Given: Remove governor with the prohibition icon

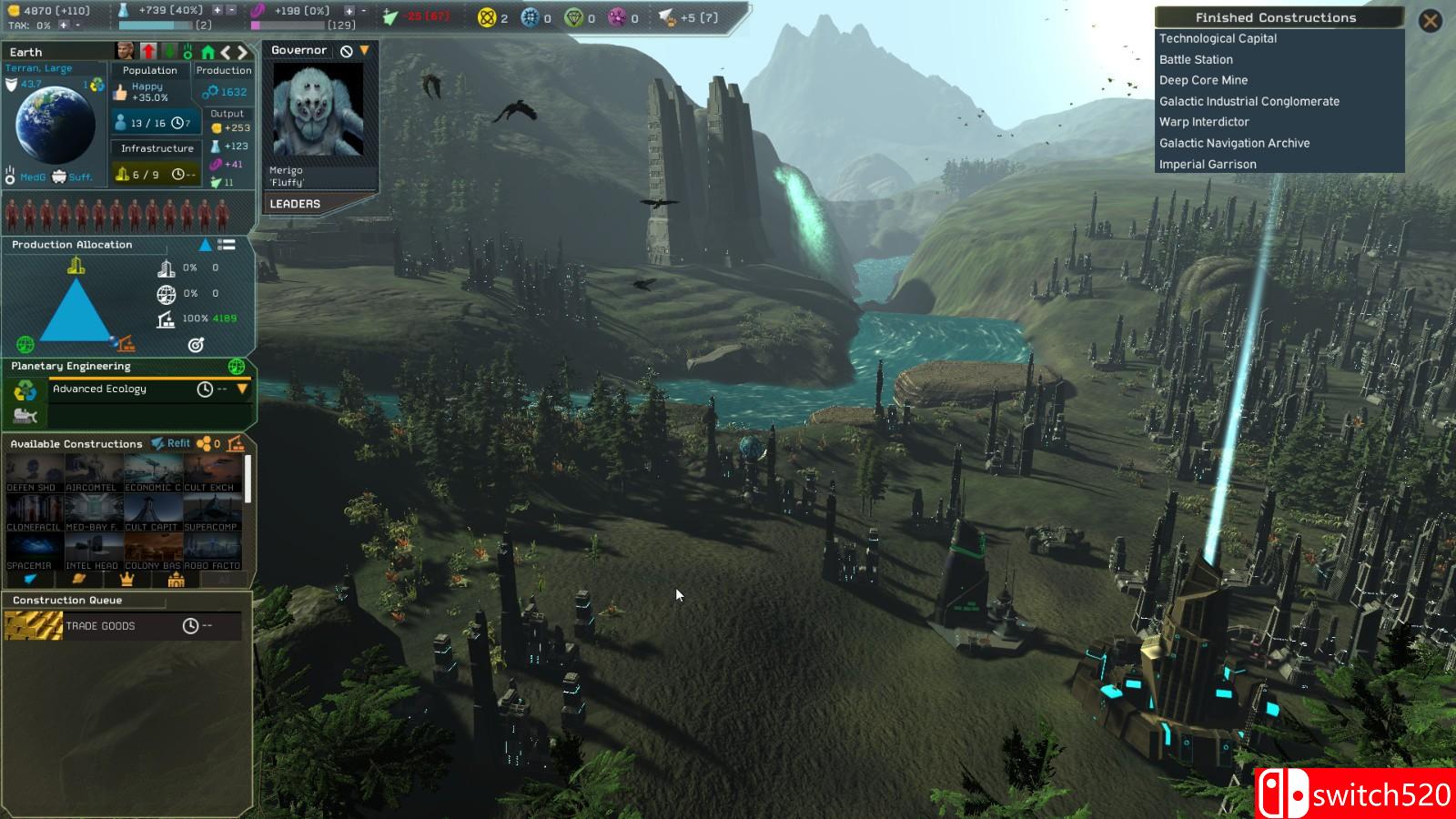Looking at the screenshot, I should (x=347, y=51).
